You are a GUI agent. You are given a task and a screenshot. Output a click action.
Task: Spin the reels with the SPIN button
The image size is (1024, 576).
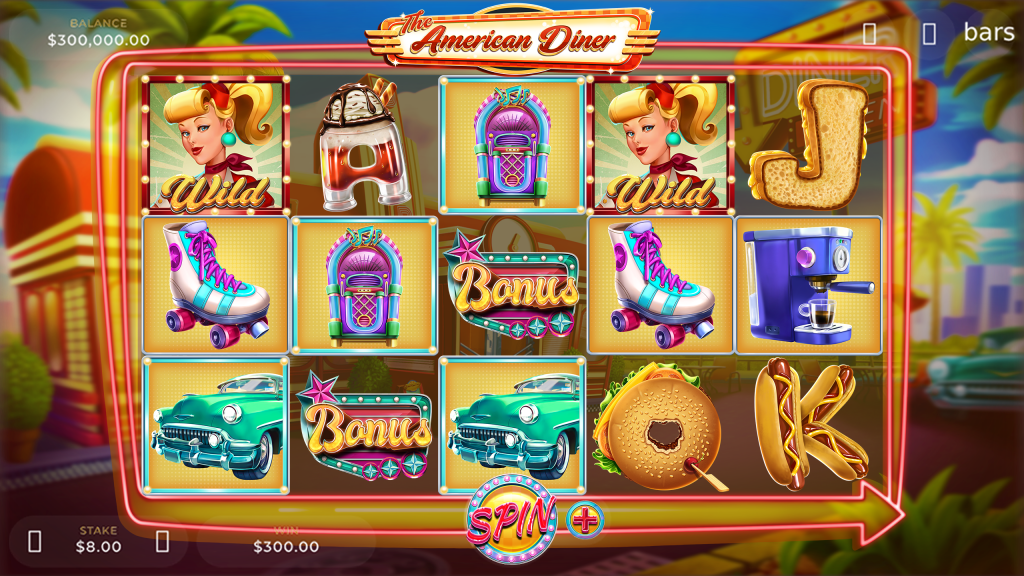pyautogui.click(x=511, y=518)
